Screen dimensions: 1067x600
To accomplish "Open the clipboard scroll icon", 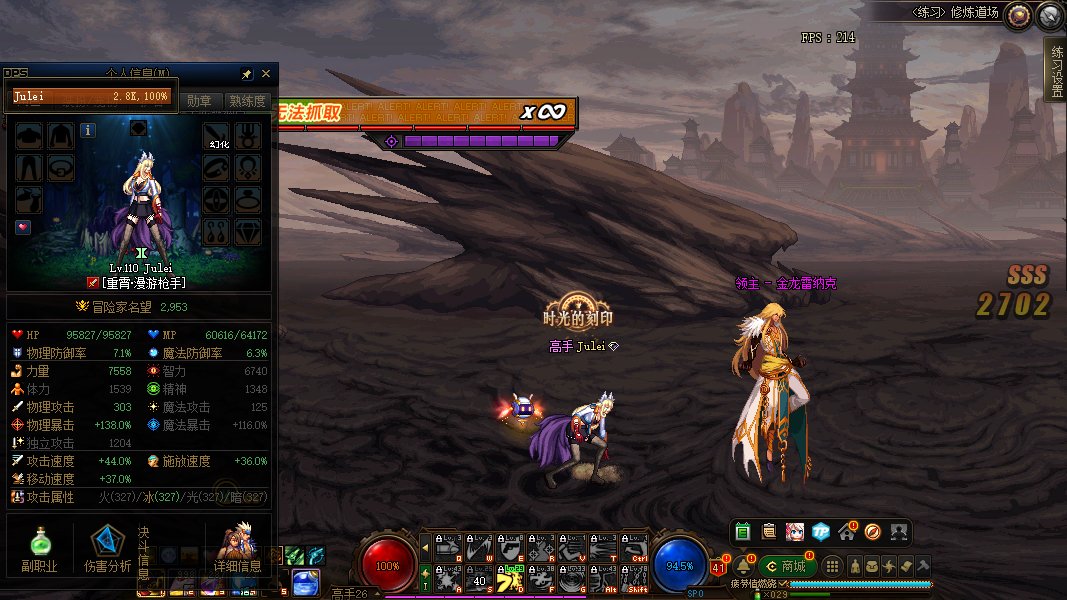I will click(768, 532).
